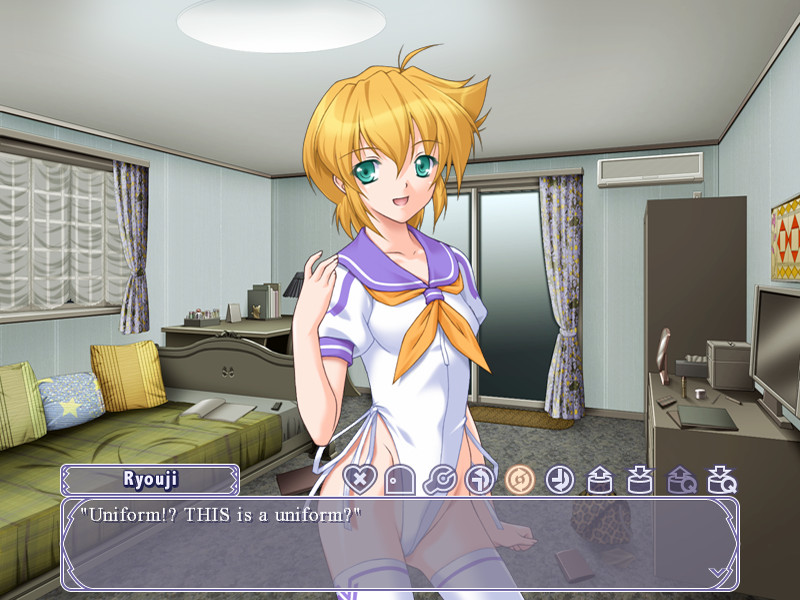Screen dimensions: 800x600
Task: Open settings with the wrench icon
Action: pos(439,480)
